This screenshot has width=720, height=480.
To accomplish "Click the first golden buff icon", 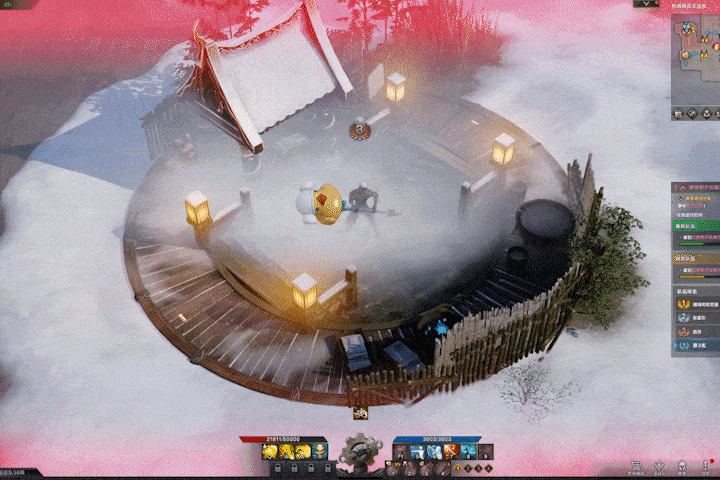I will (x=269, y=453).
